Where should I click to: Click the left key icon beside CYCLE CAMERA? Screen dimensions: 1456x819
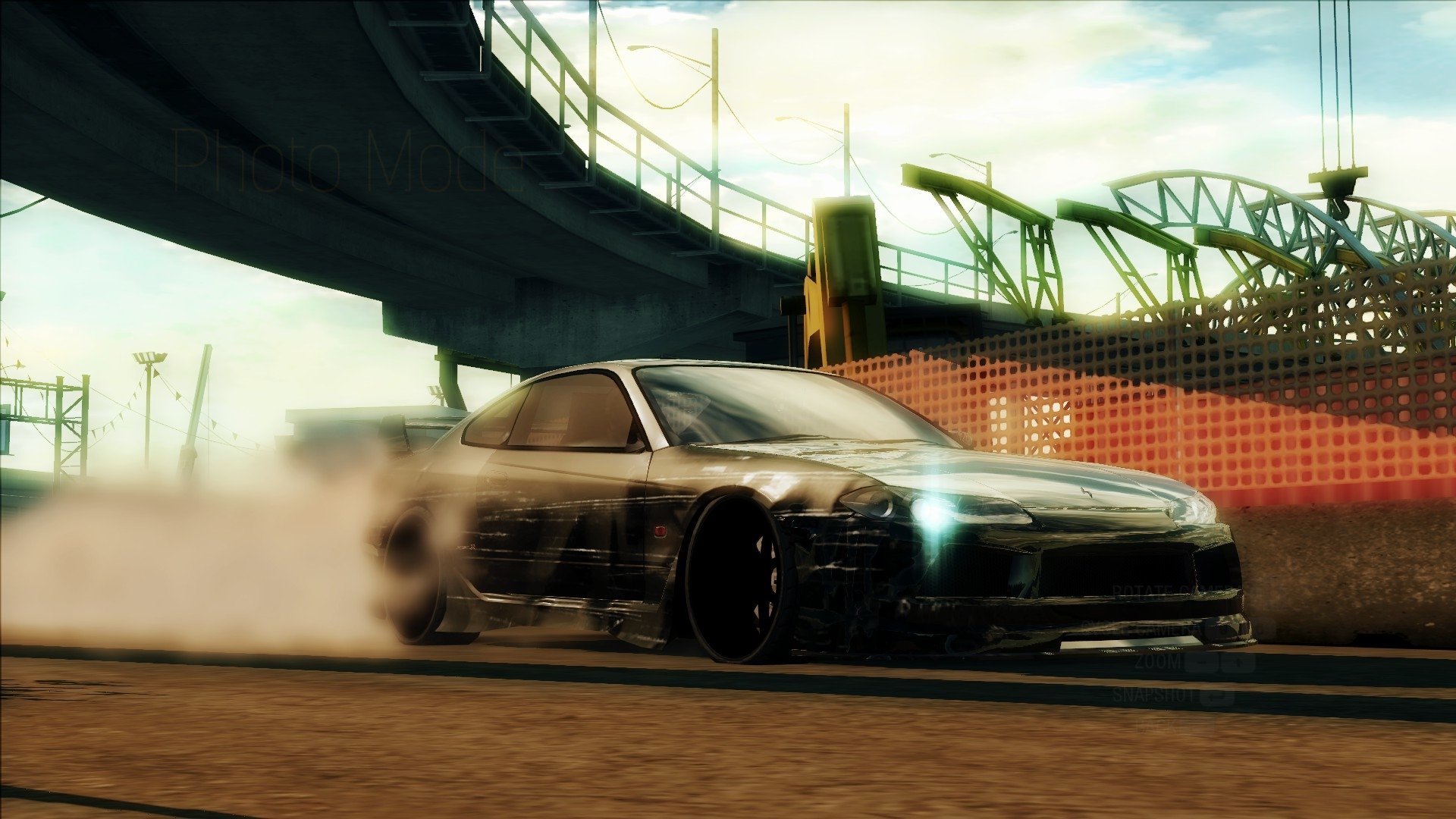1221,629
